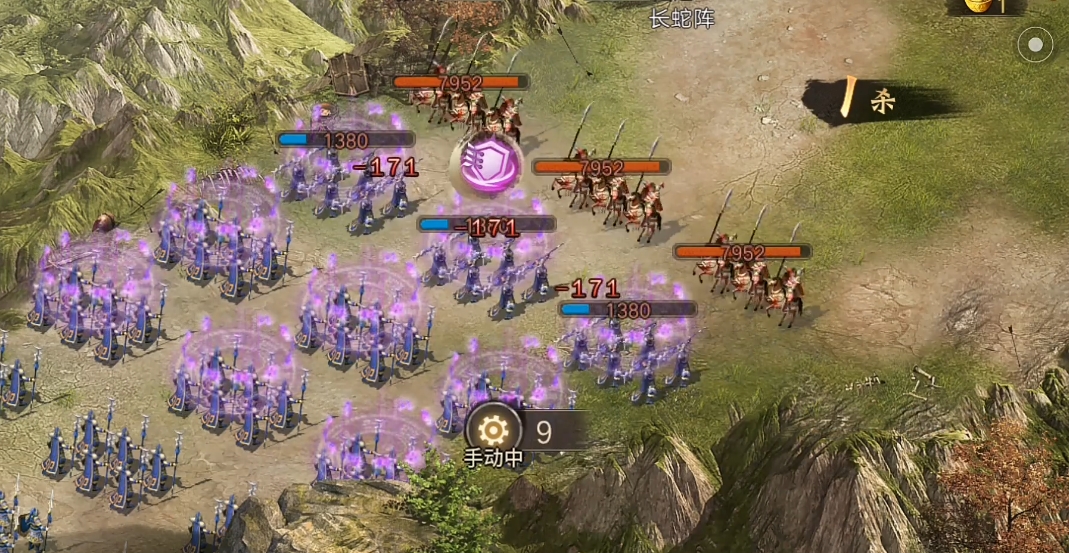Open the gold ingot icon
1069x553 pixels.
point(977,5)
